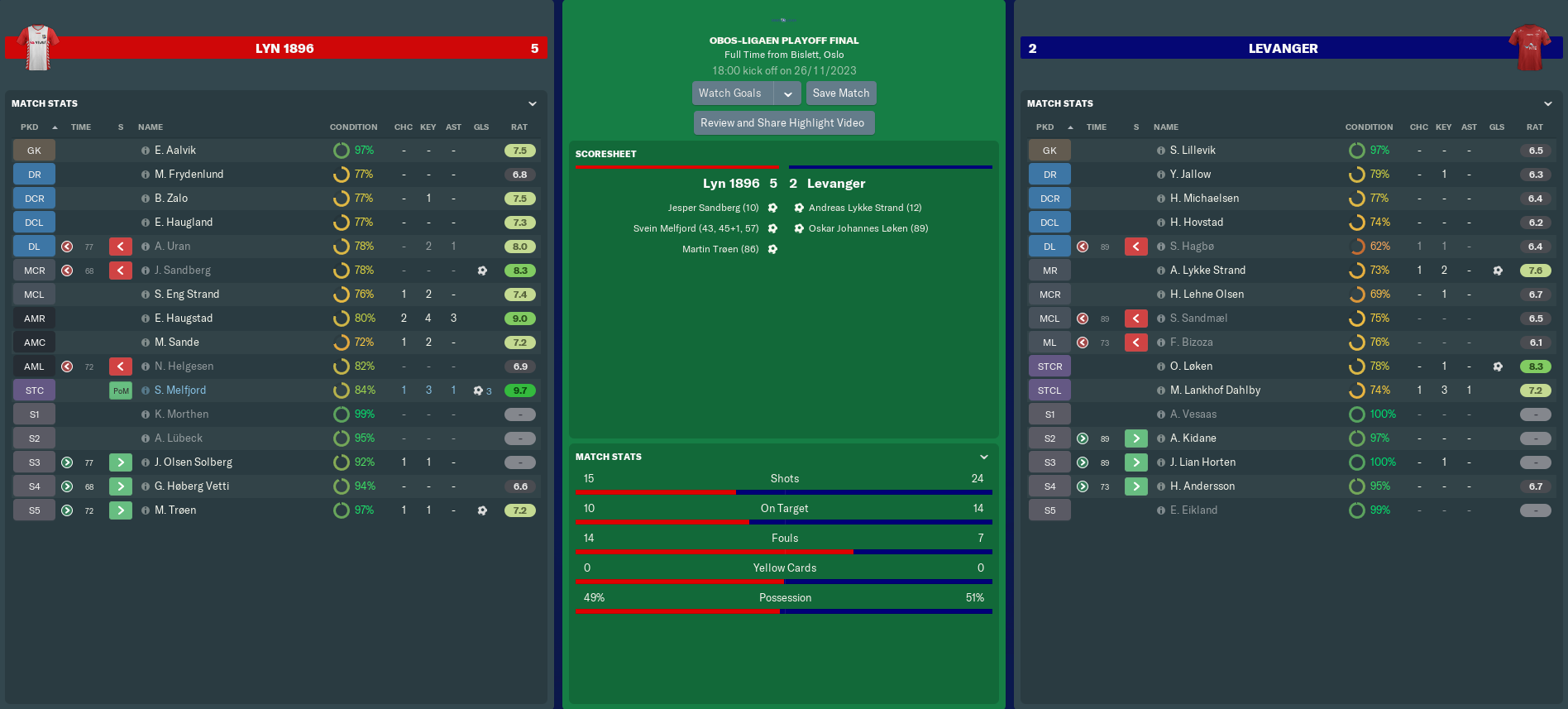
Task: Save the match with Save Match
Action: pyautogui.click(x=840, y=93)
